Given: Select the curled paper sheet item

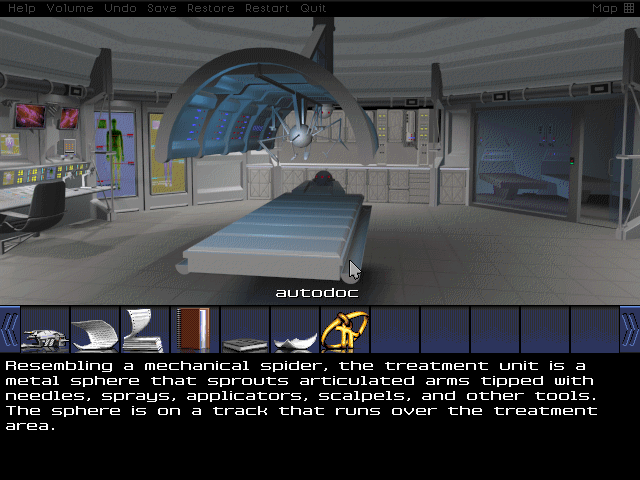Looking at the screenshot, I should point(95,330).
